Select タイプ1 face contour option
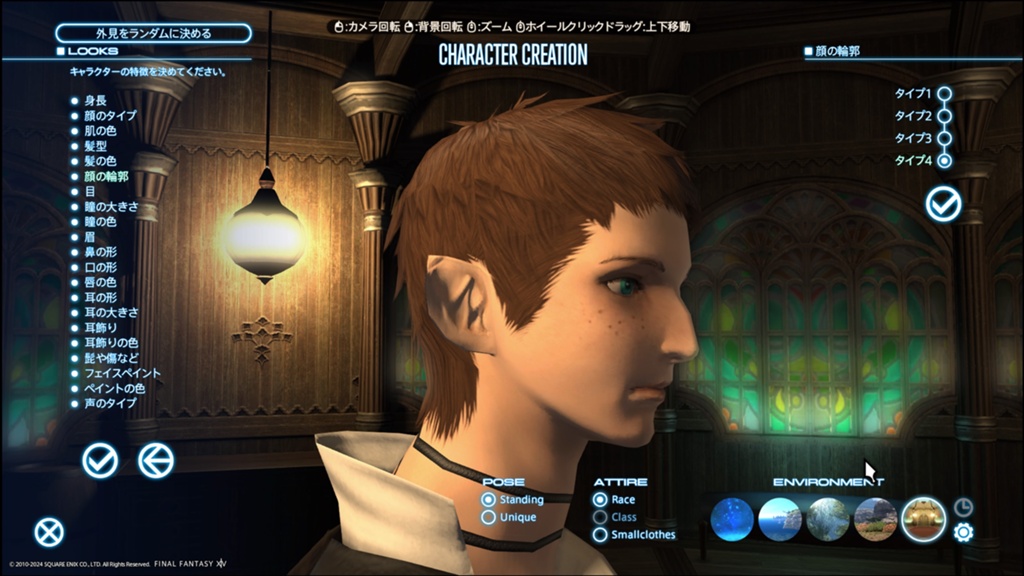 (x=943, y=94)
